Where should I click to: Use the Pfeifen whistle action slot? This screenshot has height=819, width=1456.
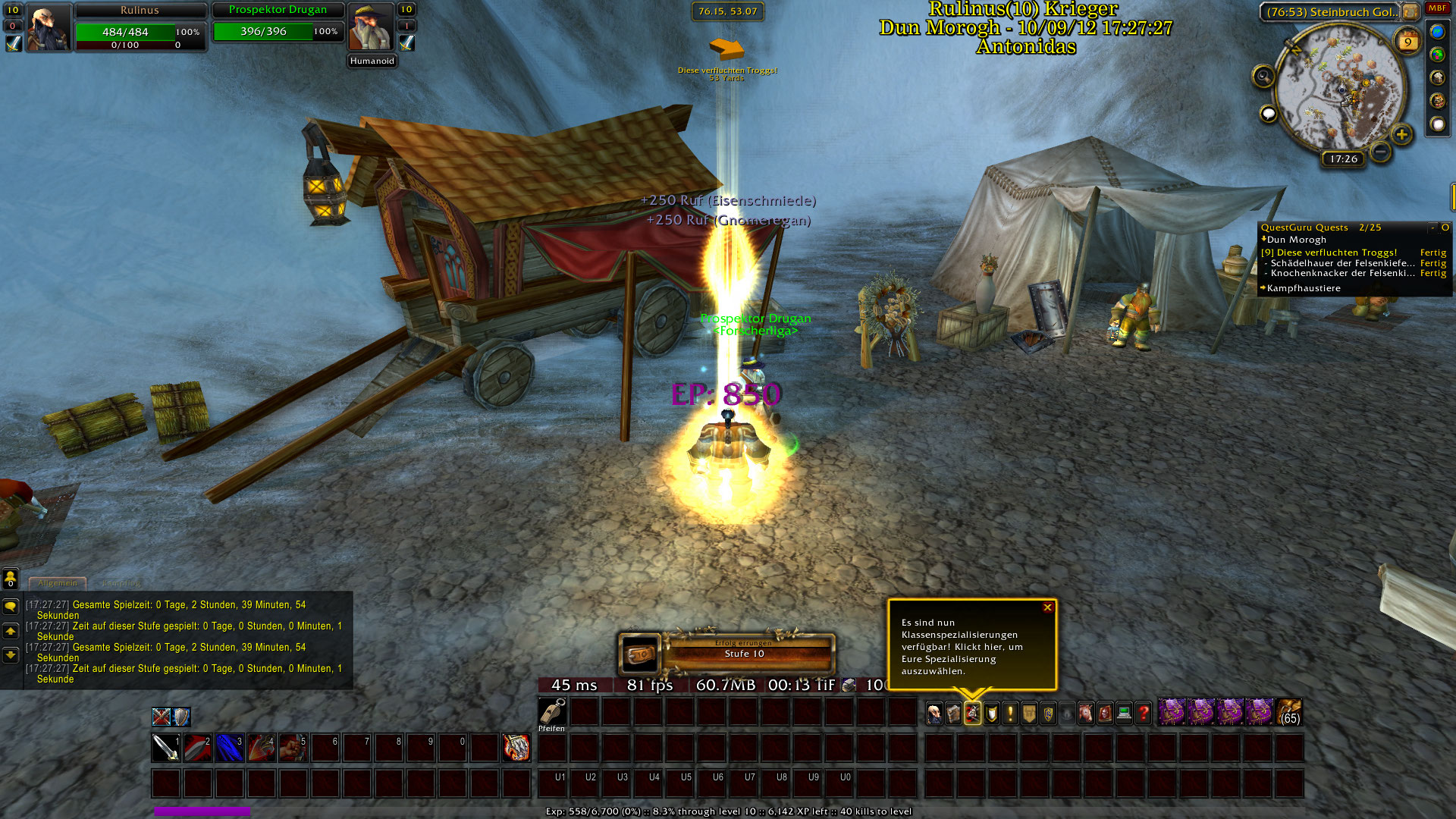coord(552,713)
